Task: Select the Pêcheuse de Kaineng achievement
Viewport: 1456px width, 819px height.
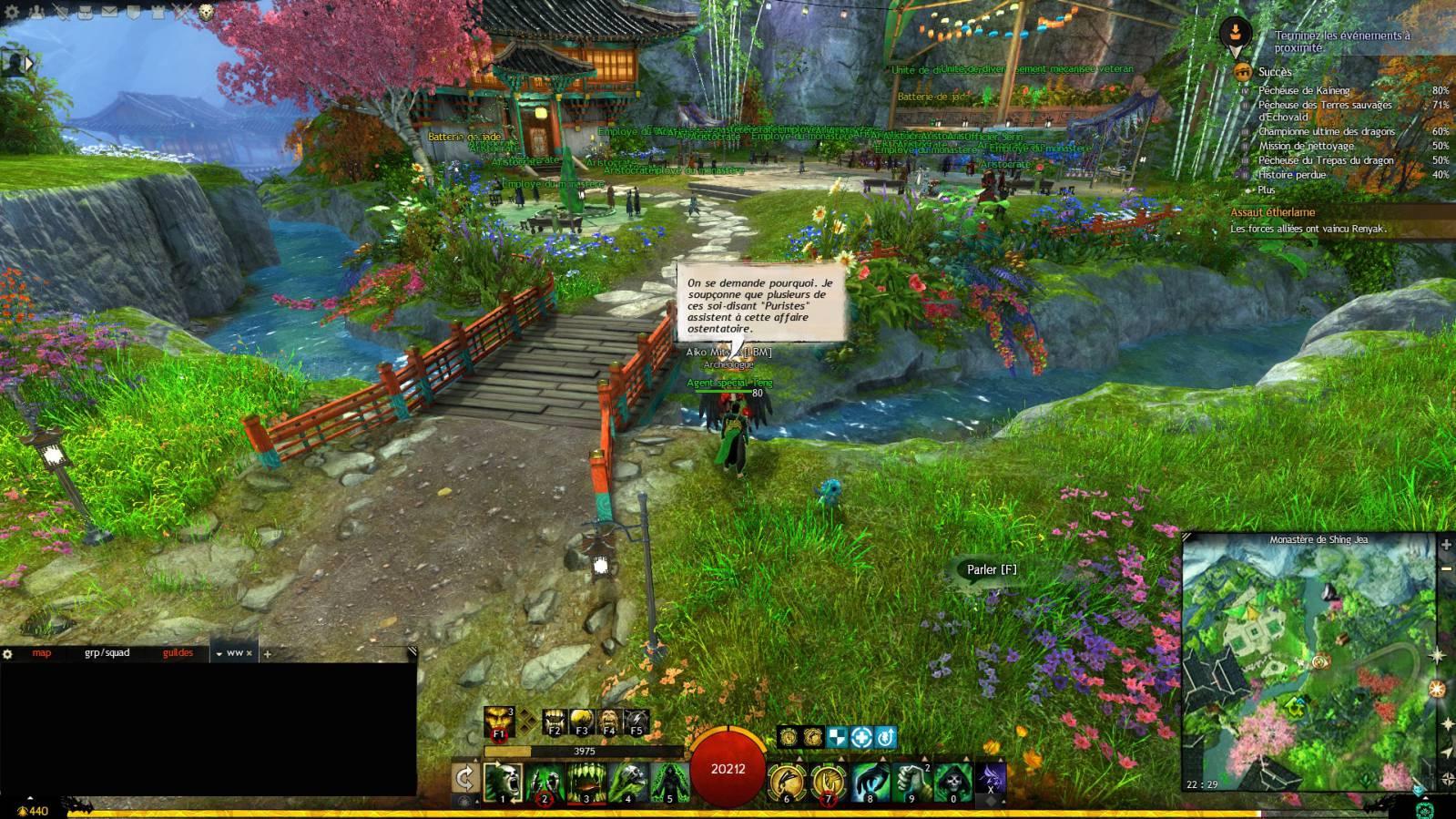Action: (1304, 90)
